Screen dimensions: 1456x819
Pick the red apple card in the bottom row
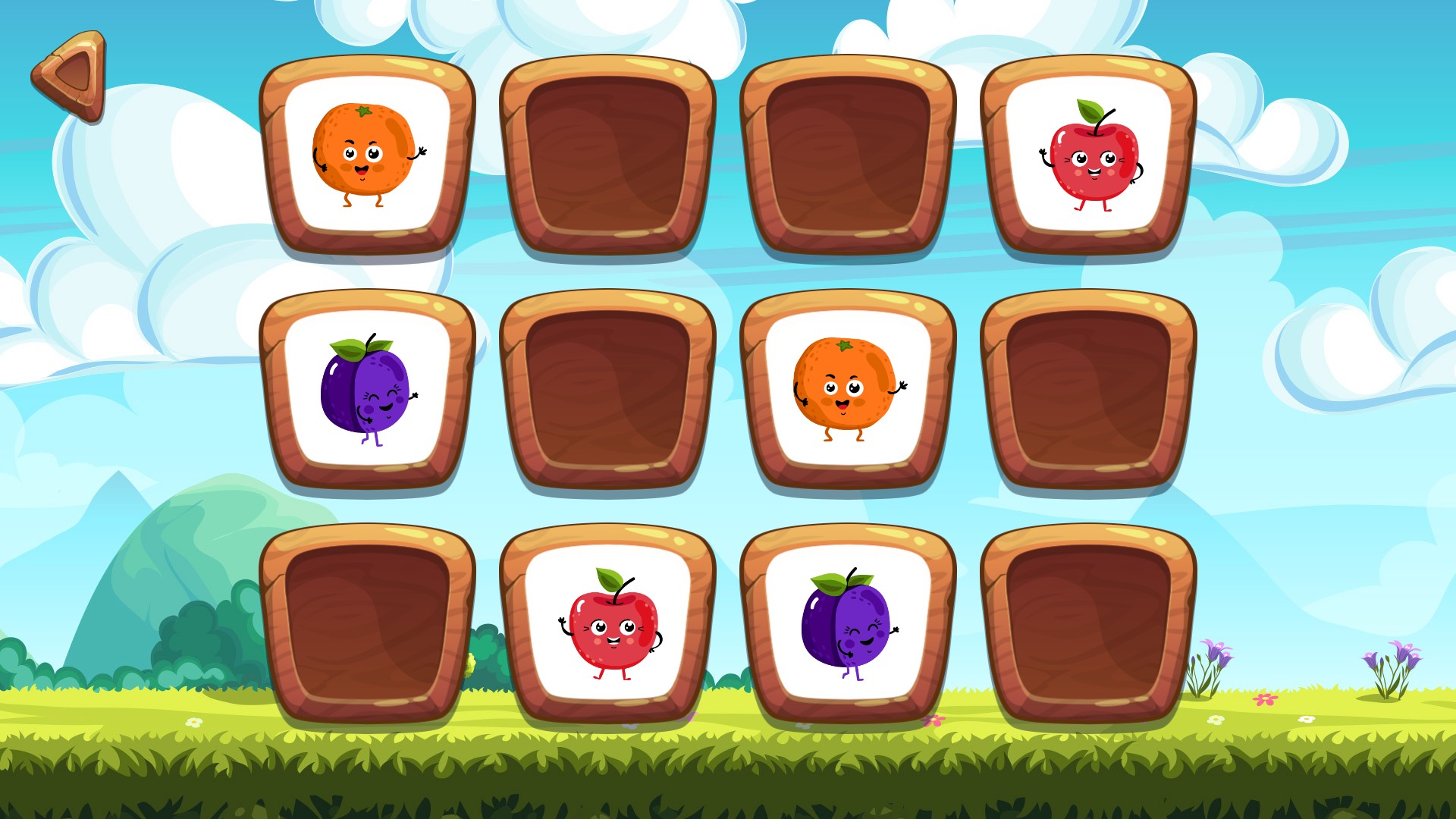point(607,623)
